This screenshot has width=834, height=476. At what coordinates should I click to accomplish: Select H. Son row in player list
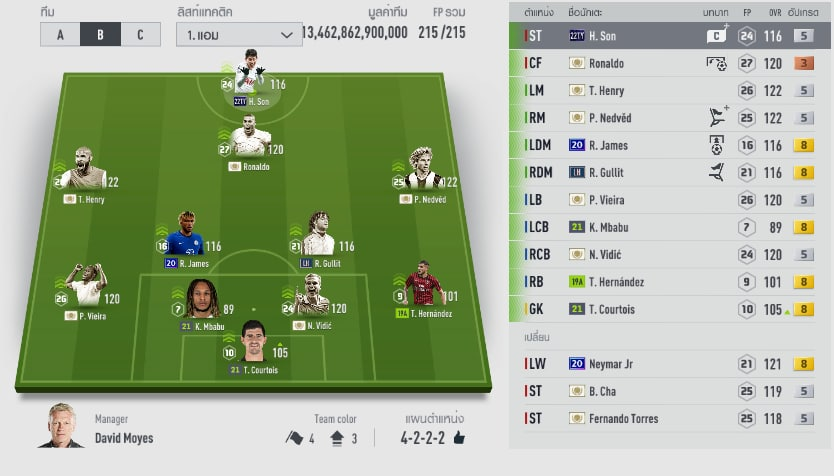671,36
